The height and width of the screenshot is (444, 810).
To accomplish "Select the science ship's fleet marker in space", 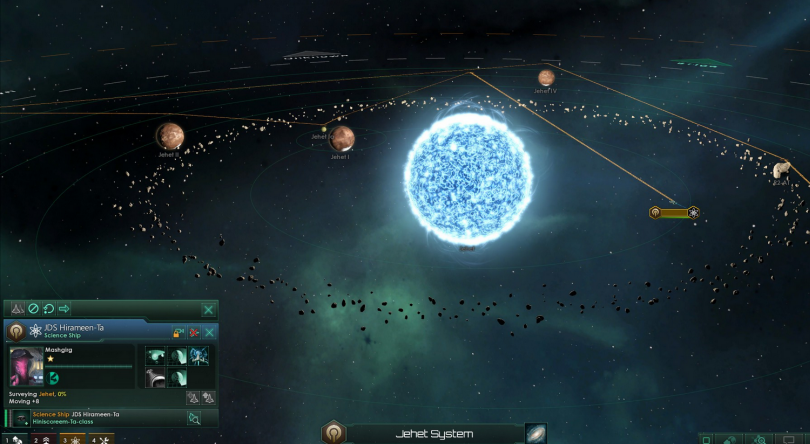I will point(674,213).
